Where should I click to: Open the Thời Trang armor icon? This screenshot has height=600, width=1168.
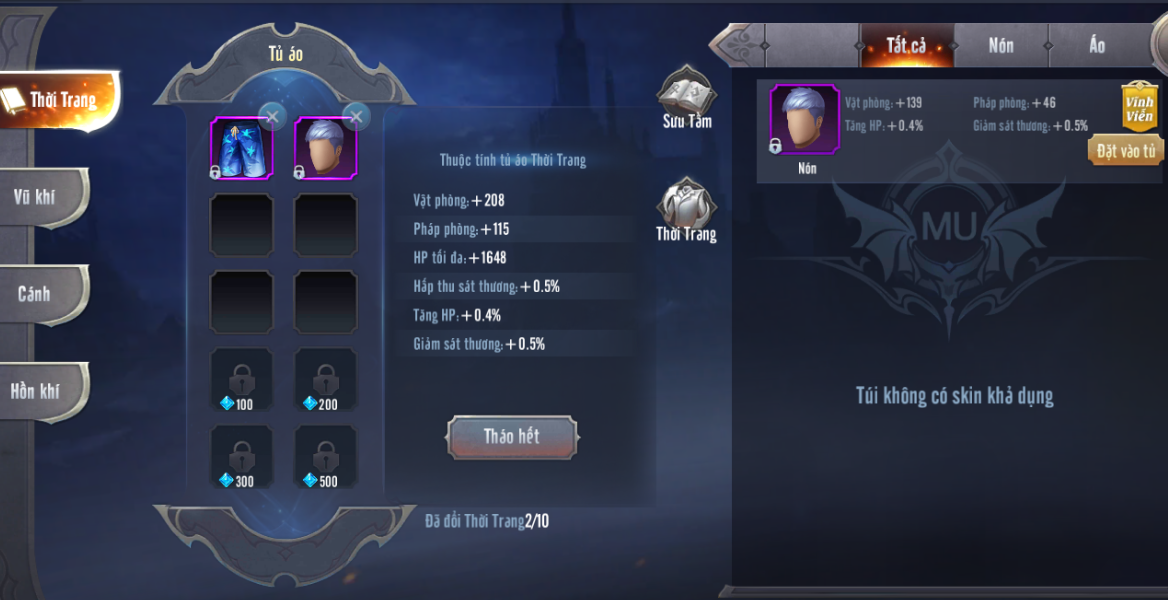[x=686, y=210]
